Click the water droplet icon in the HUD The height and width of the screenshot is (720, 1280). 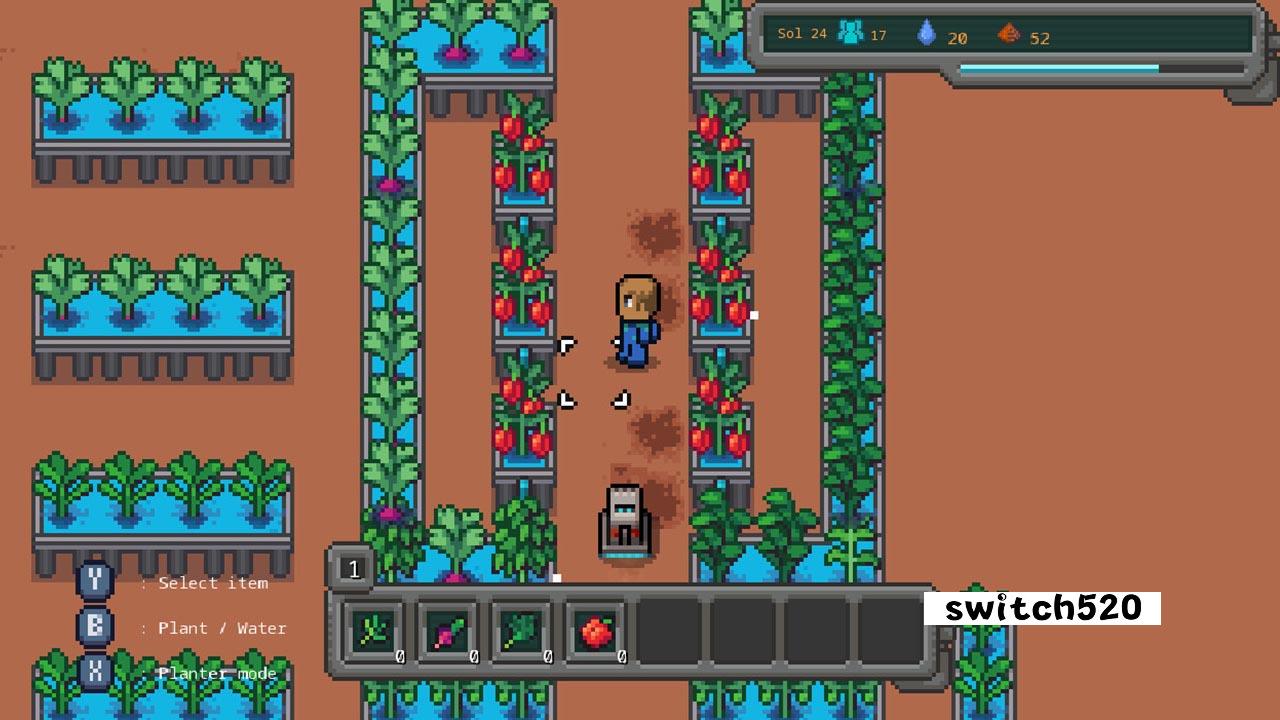[928, 31]
